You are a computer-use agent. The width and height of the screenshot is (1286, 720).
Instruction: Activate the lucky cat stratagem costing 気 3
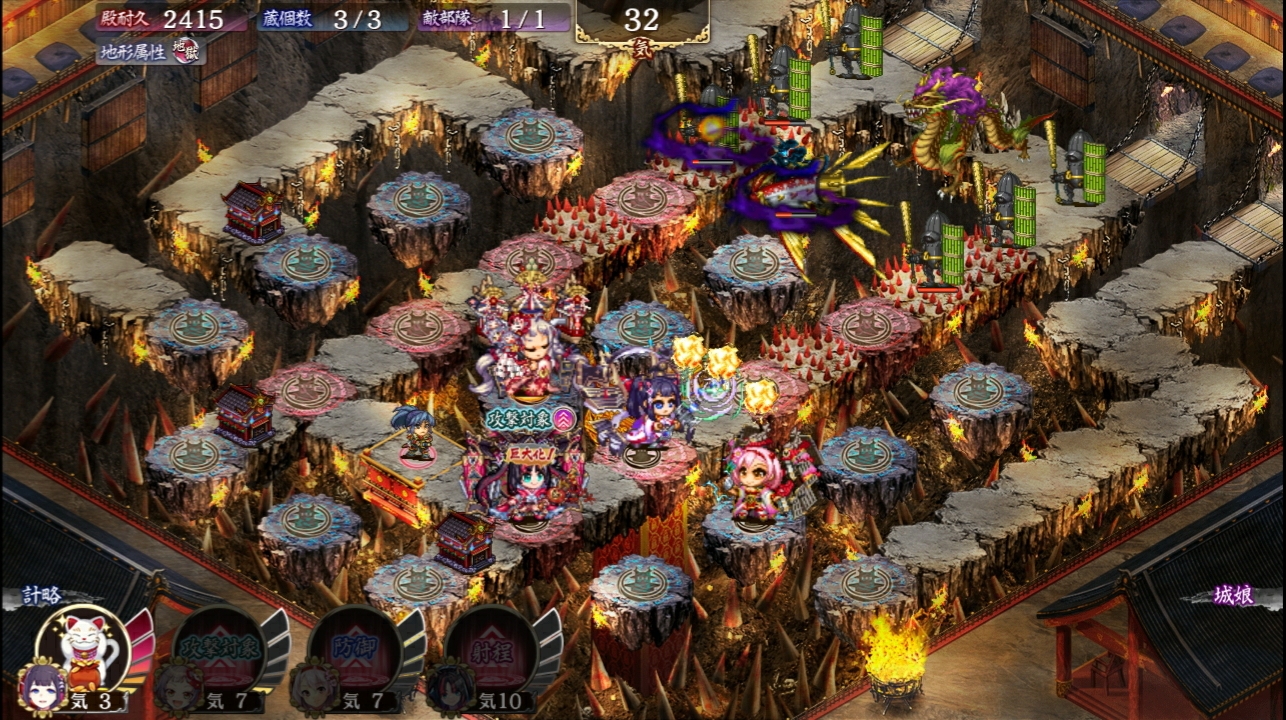(83, 647)
